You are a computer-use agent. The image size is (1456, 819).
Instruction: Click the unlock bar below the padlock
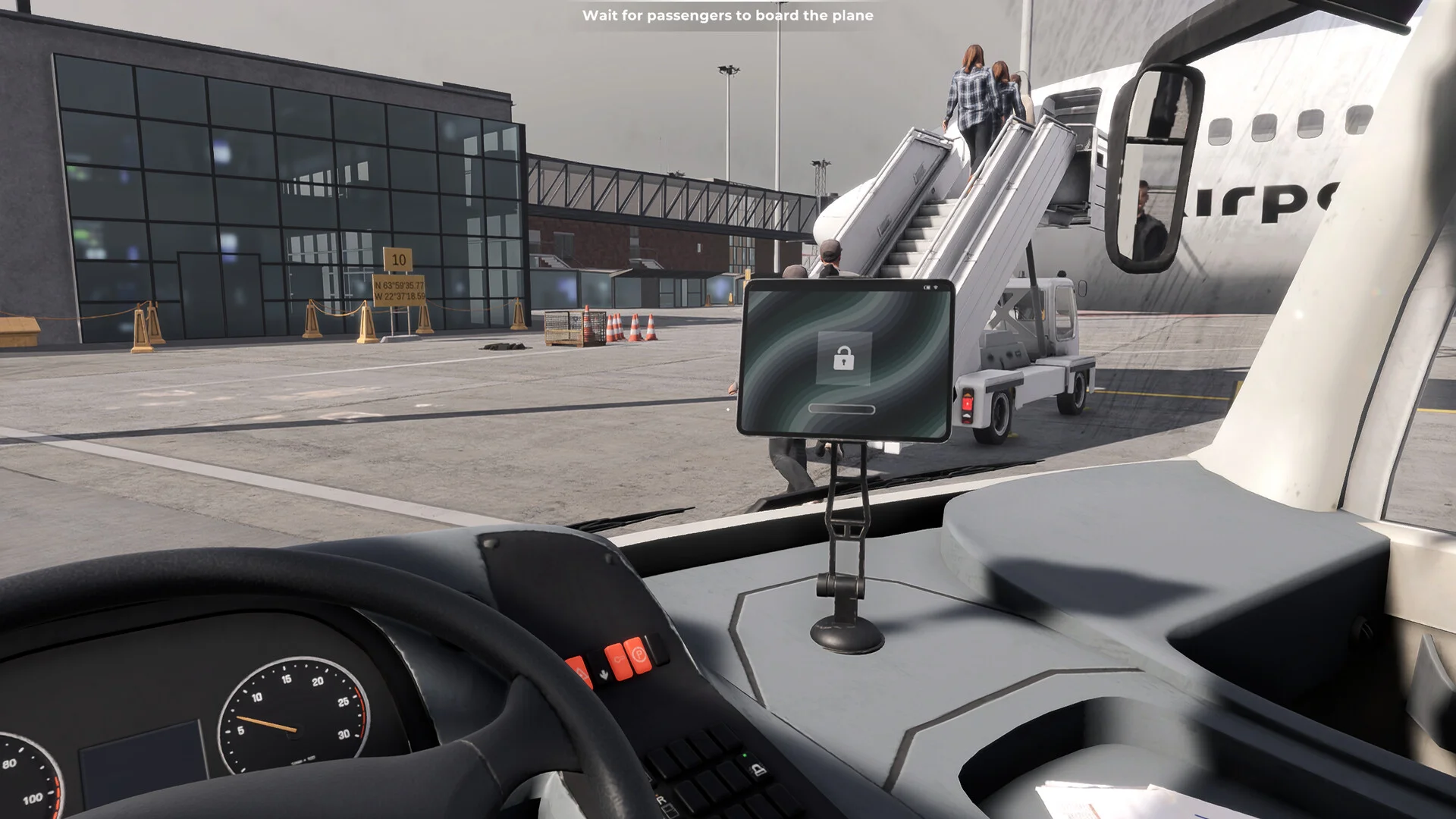(x=842, y=409)
